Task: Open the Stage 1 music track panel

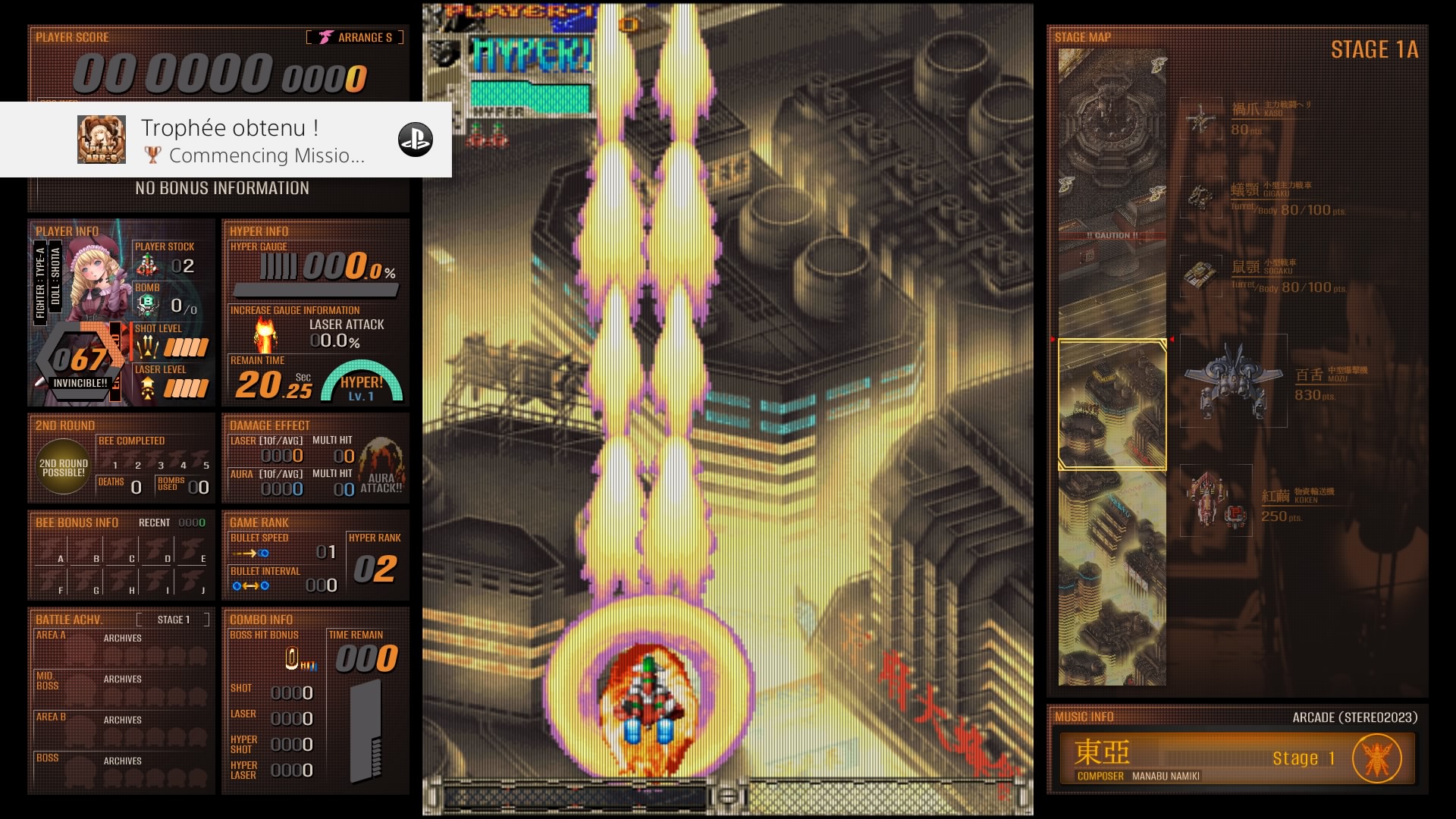Action: [x=1236, y=758]
